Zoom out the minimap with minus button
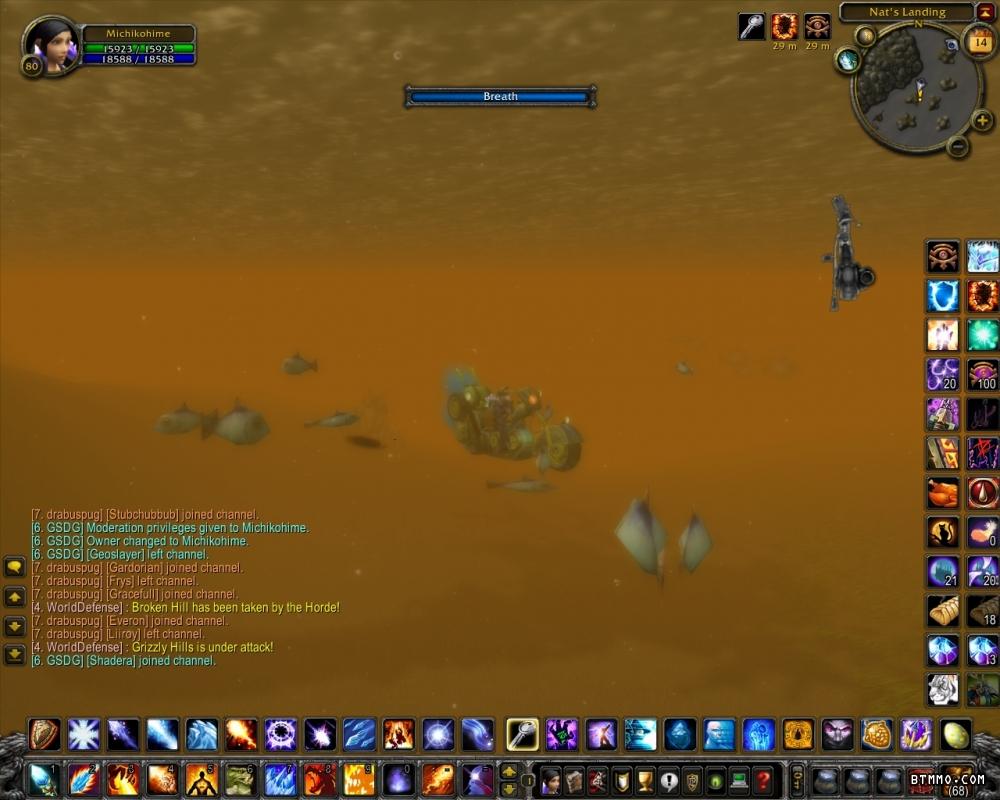The width and height of the screenshot is (1000, 800). (957, 146)
